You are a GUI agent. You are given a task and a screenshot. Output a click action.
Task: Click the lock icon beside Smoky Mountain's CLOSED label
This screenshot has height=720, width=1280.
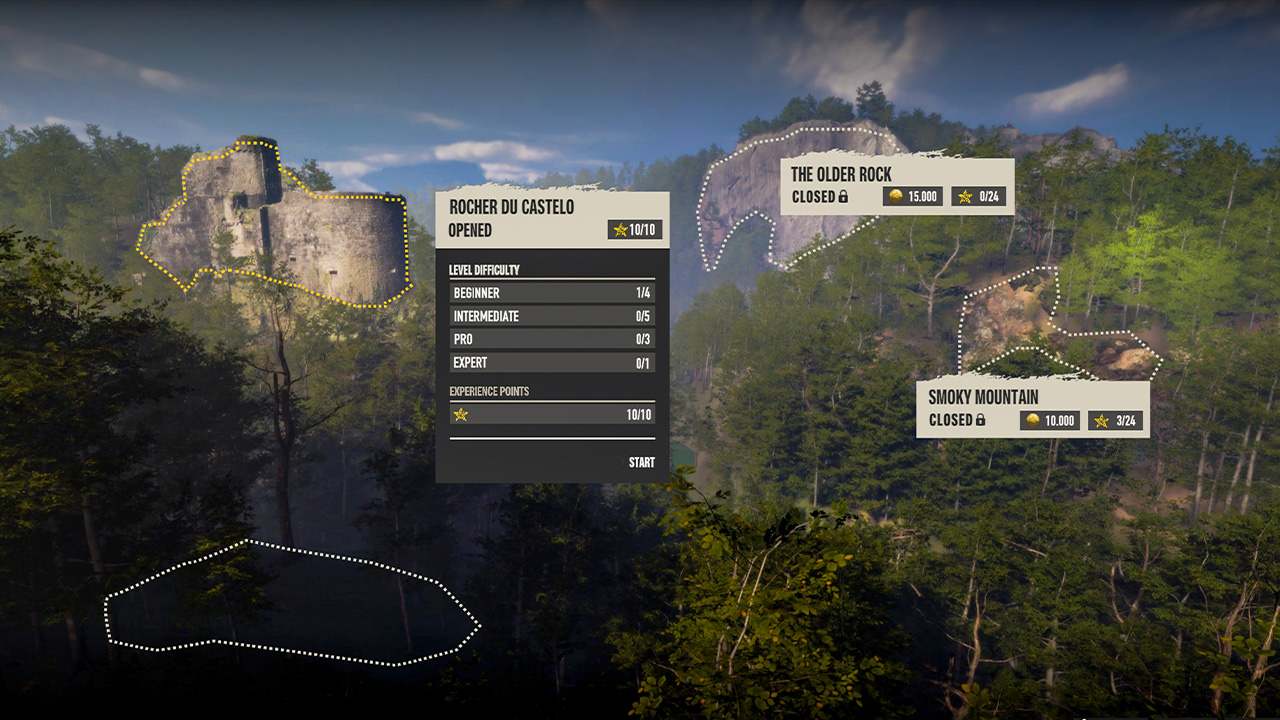click(981, 420)
